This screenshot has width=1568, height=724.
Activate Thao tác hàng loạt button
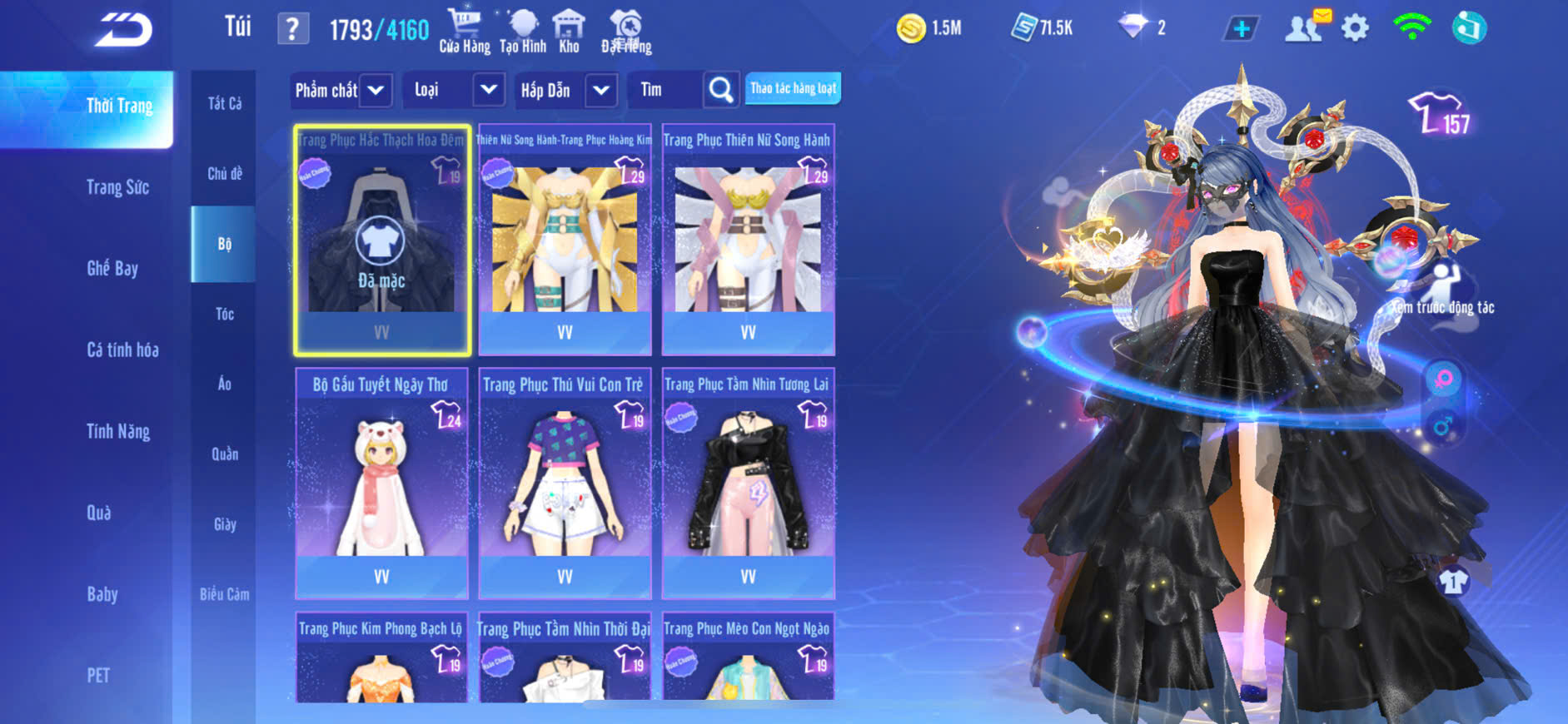coord(793,88)
